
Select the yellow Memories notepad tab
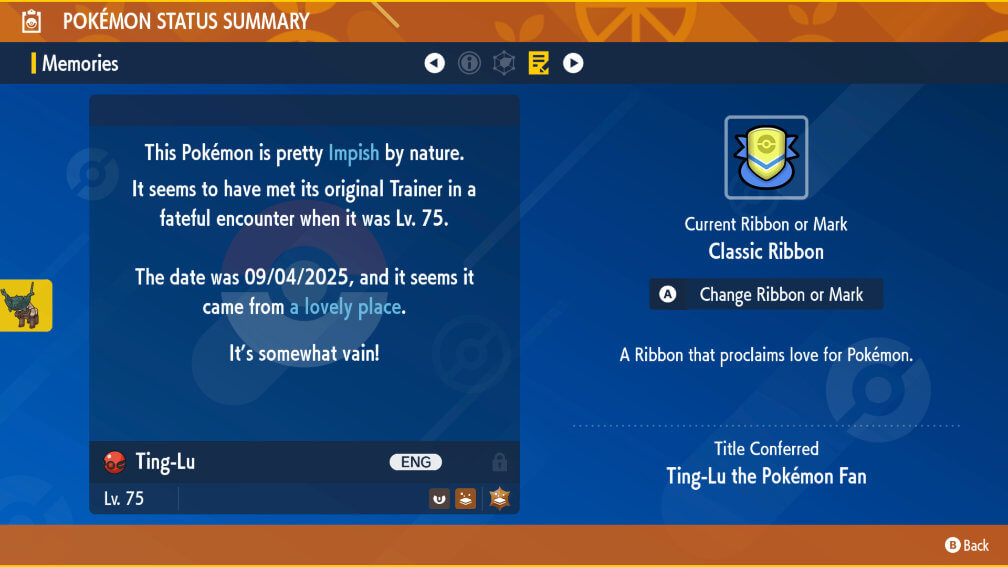pos(539,63)
